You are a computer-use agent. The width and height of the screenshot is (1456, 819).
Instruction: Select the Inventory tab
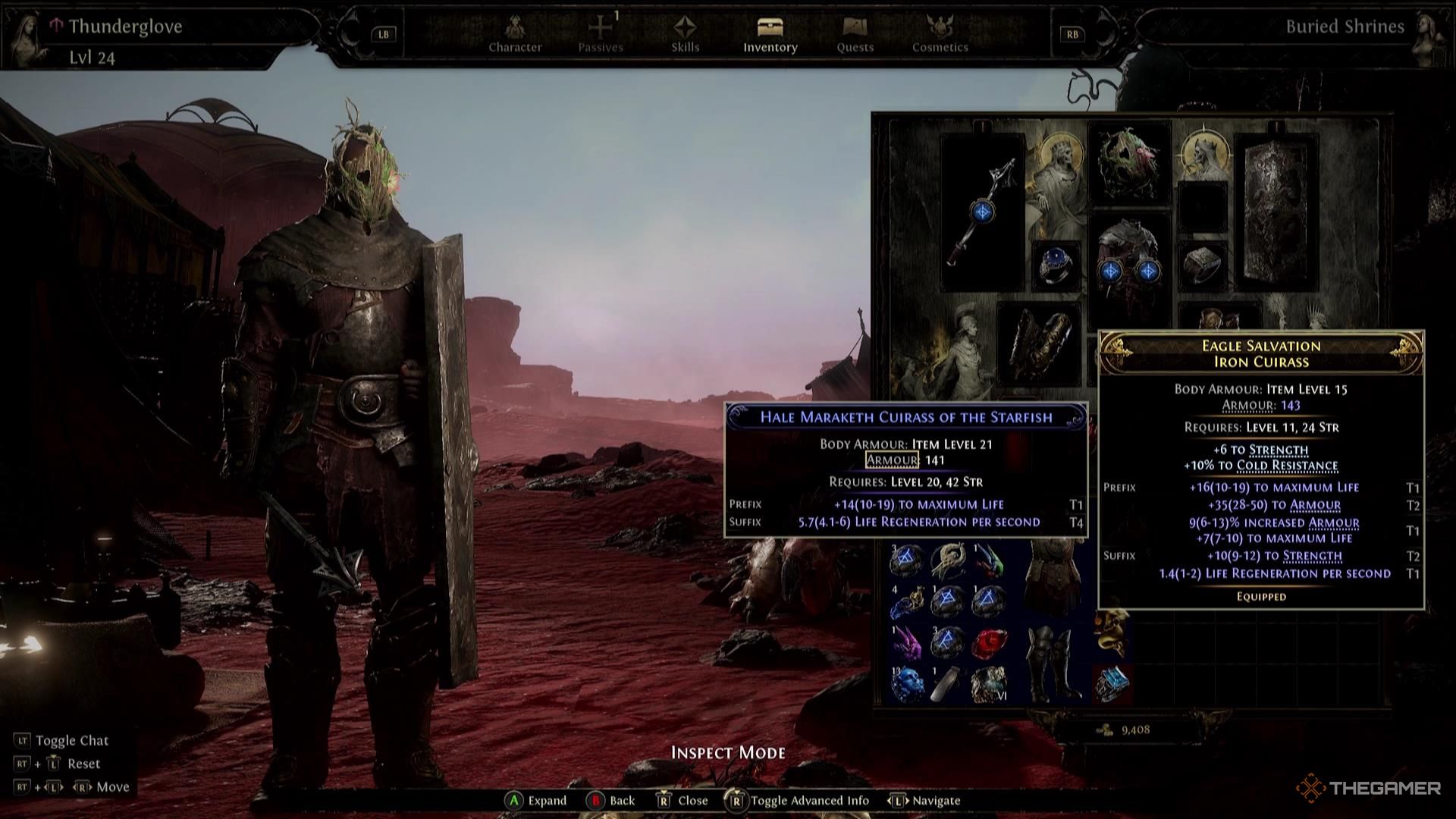770,35
